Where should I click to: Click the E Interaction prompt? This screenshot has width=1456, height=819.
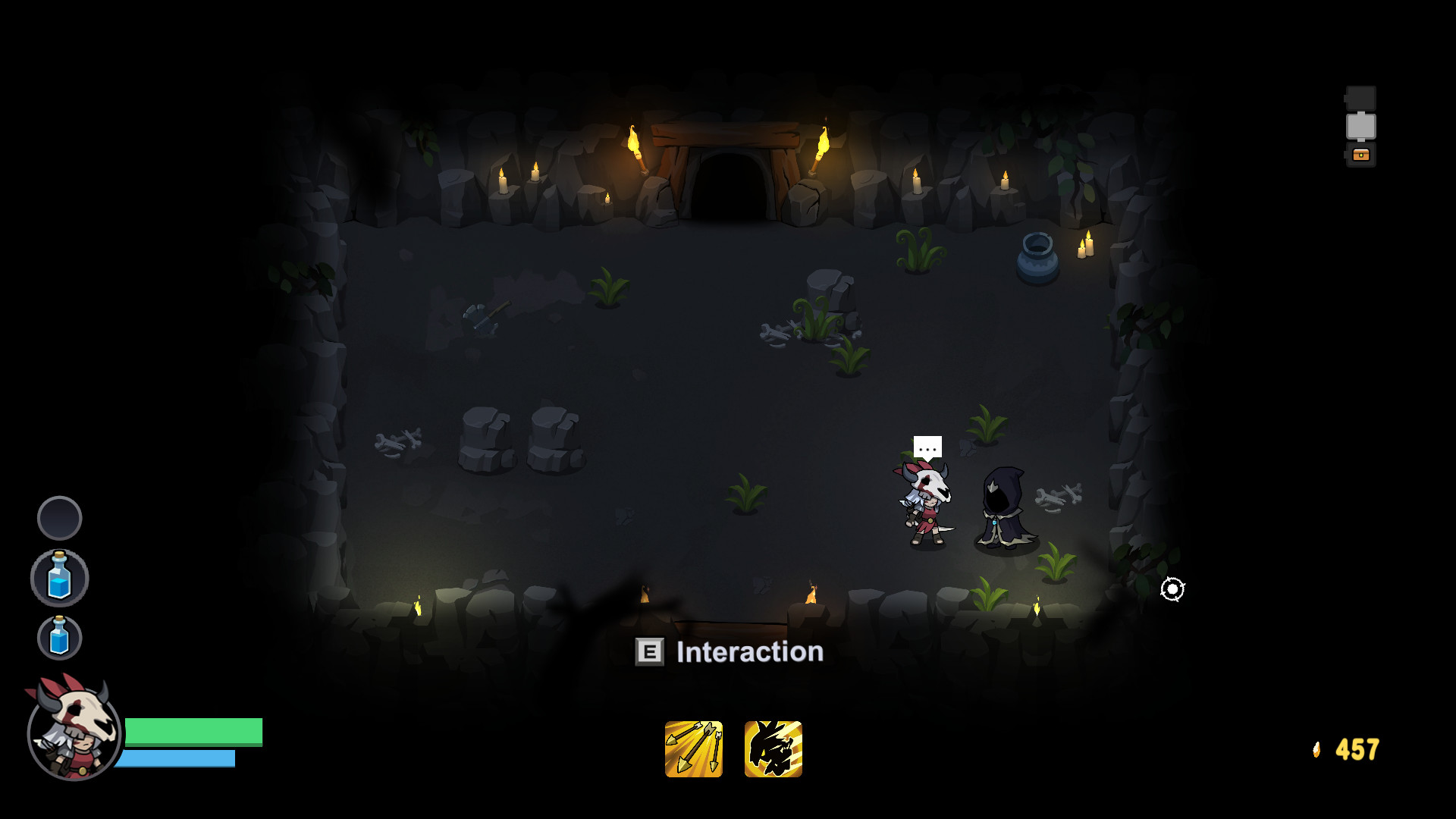pos(729,651)
